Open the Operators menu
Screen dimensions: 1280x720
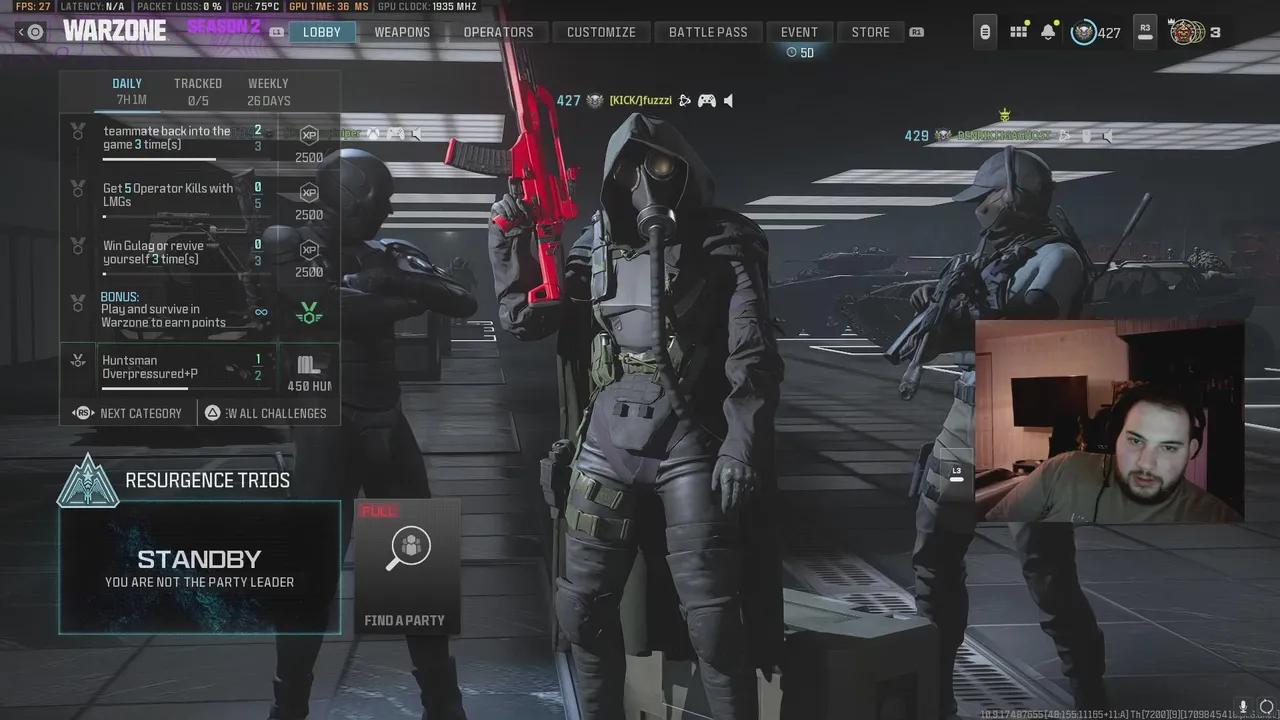pyautogui.click(x=498, y=31)
